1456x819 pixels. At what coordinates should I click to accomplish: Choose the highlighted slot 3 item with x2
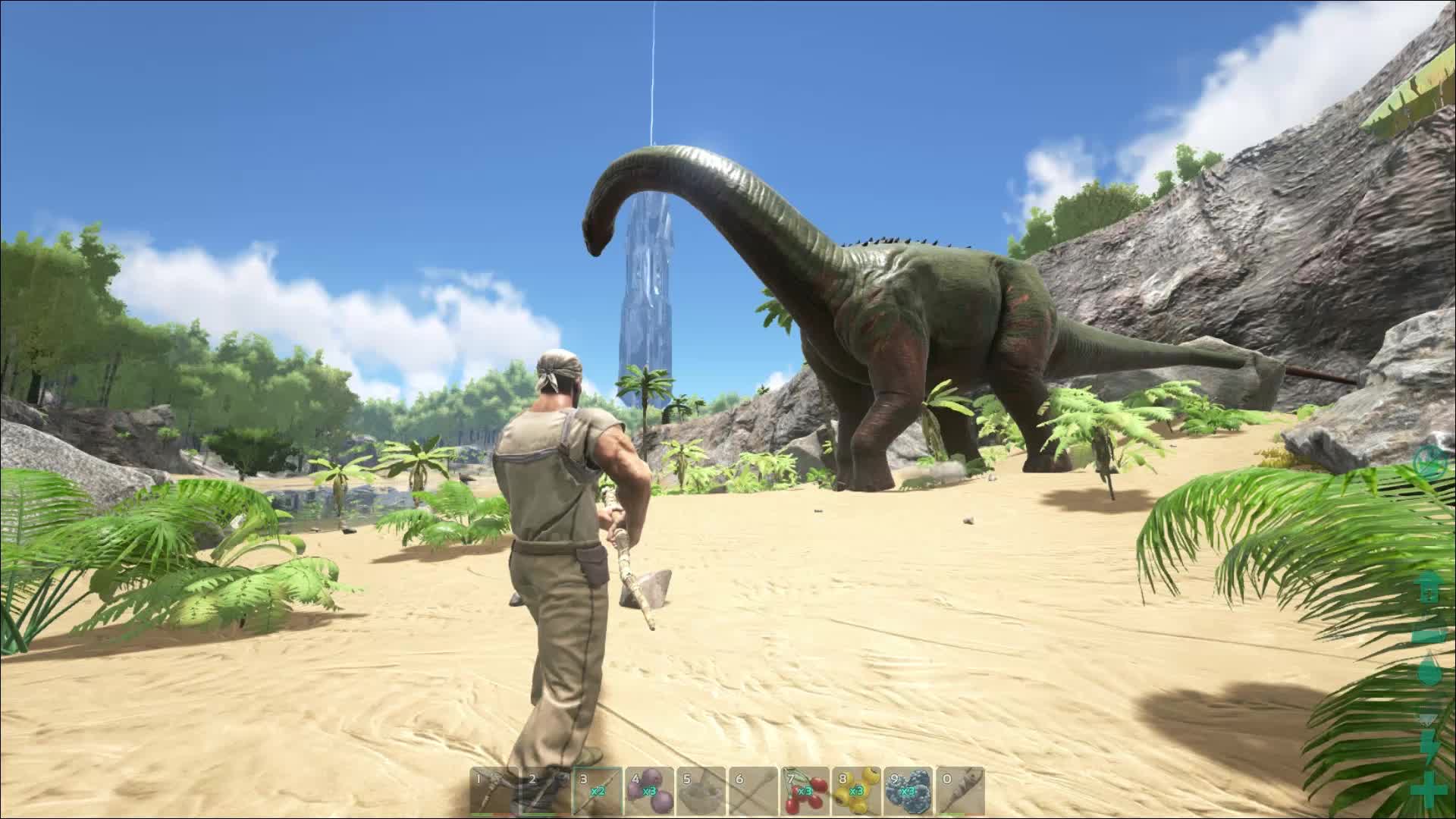598,790
